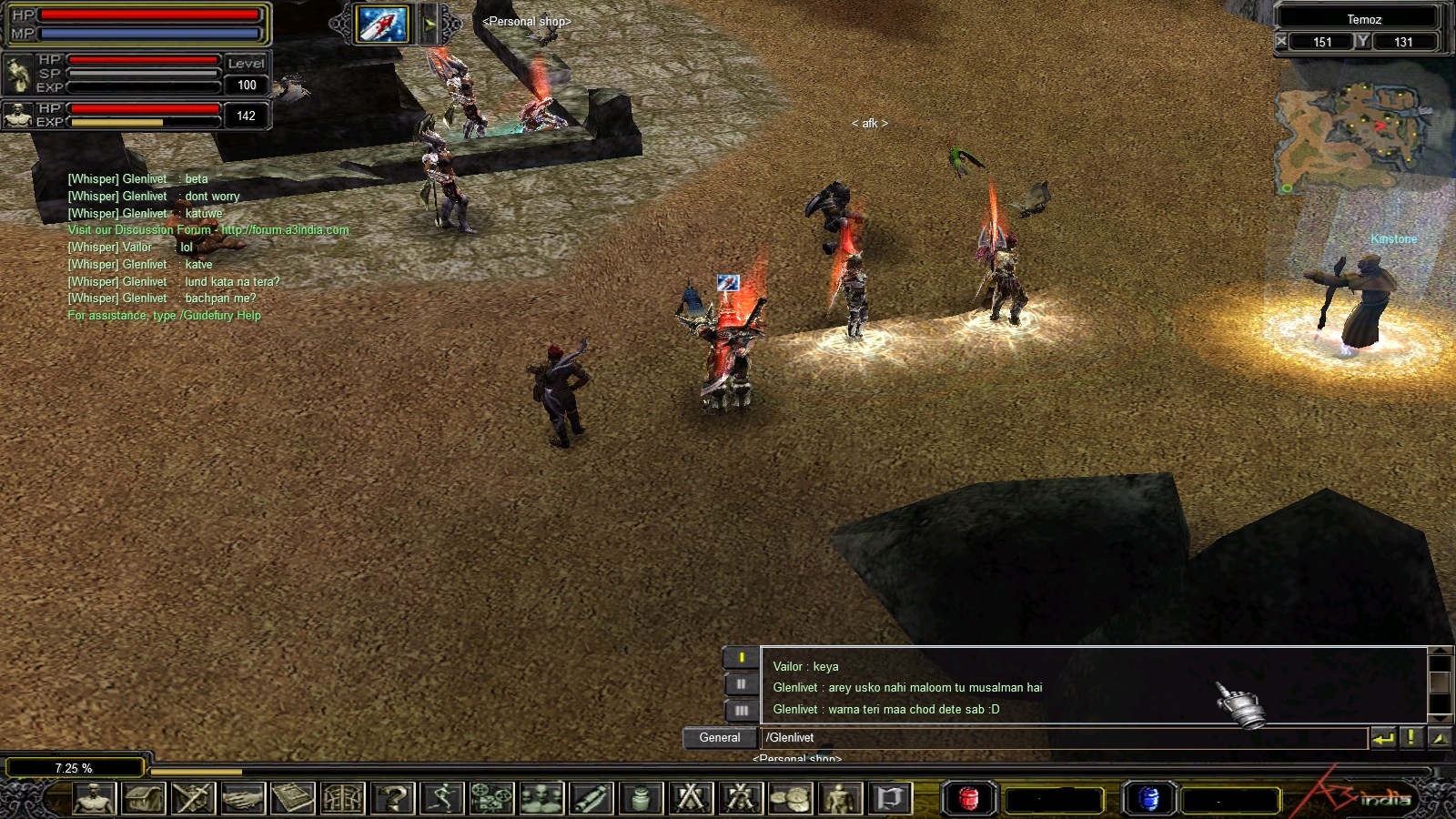Open the character status icon
Viewport: 1456px width, 819px height.
(94, 798)
